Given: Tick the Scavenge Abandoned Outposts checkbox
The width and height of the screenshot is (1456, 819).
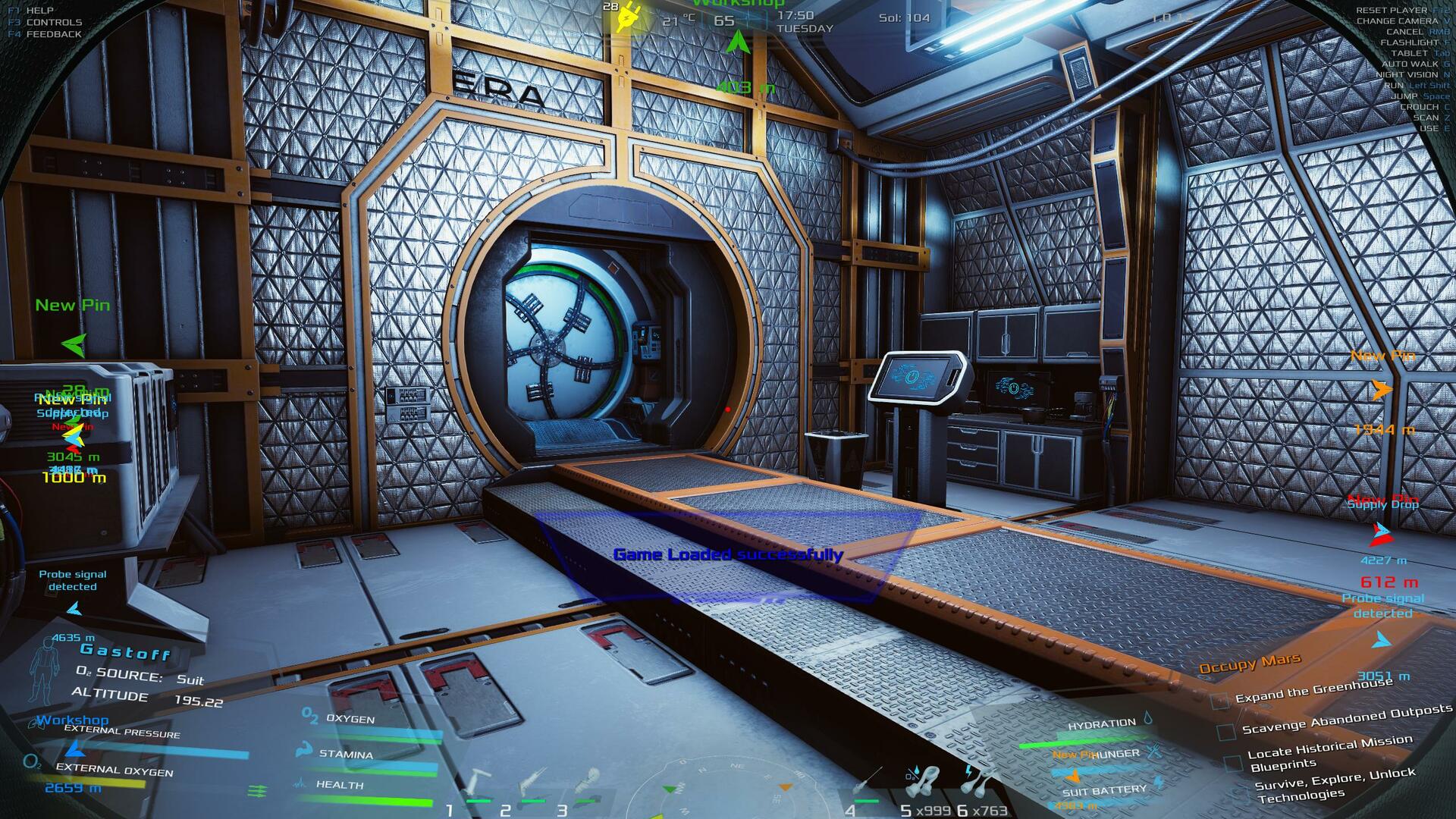Looking at the screenshot, I should [1225, 732].
